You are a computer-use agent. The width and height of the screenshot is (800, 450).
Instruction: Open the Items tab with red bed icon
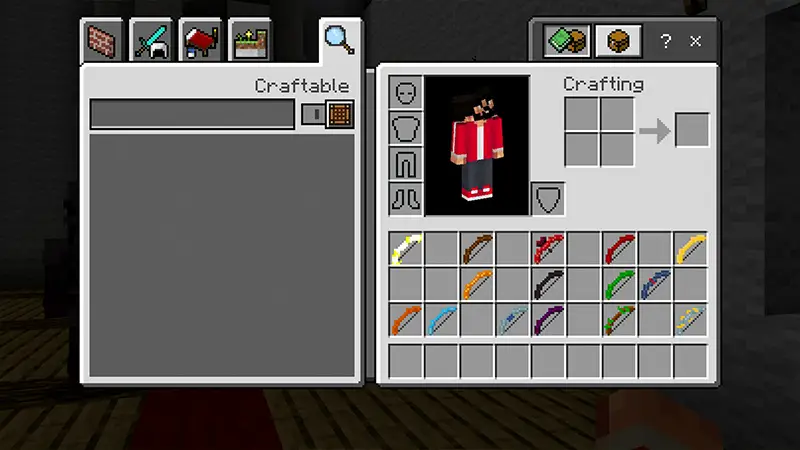199,41
